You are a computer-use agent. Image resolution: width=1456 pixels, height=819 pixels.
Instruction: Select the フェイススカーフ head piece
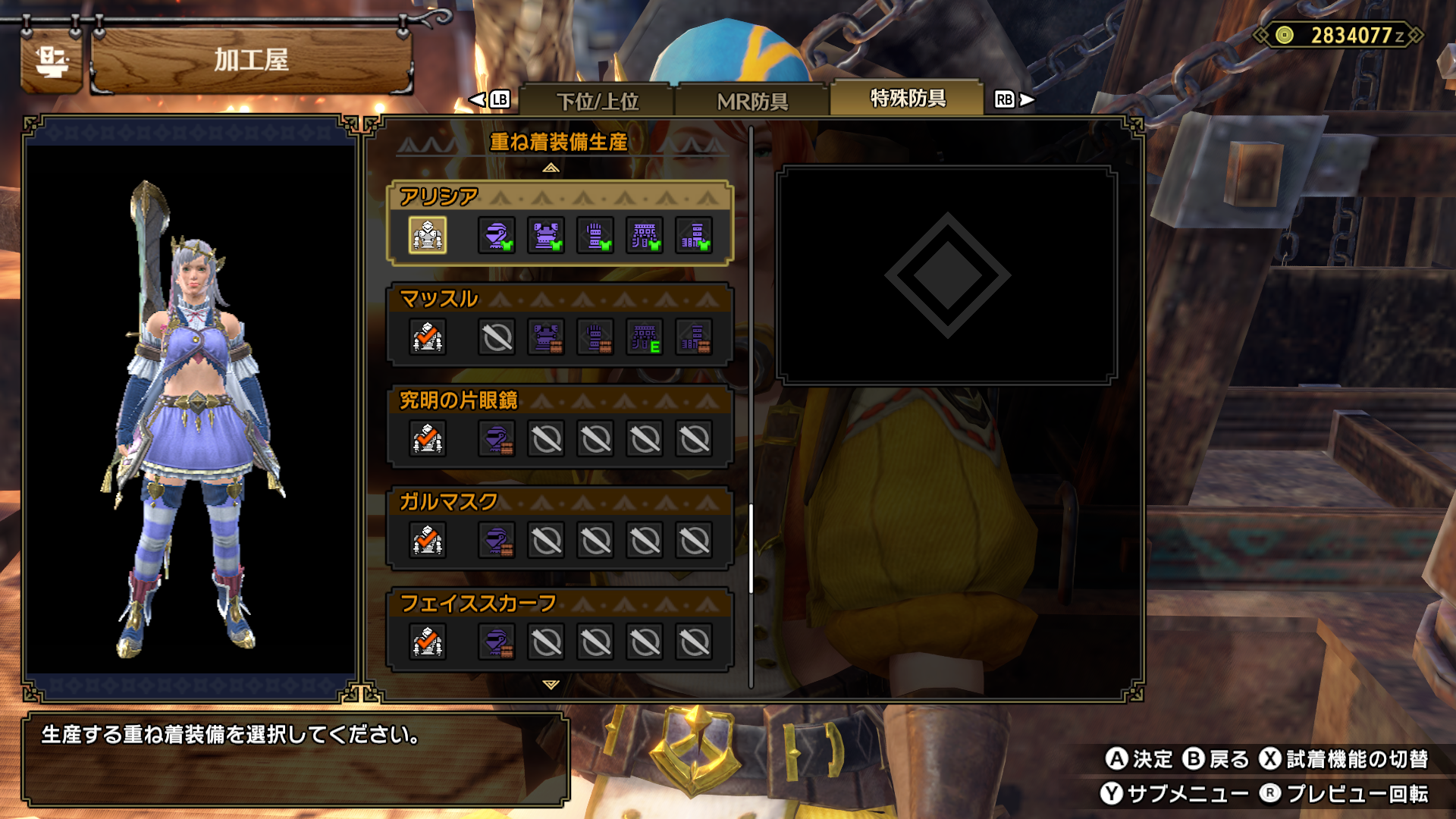click(x=497, y=642)
